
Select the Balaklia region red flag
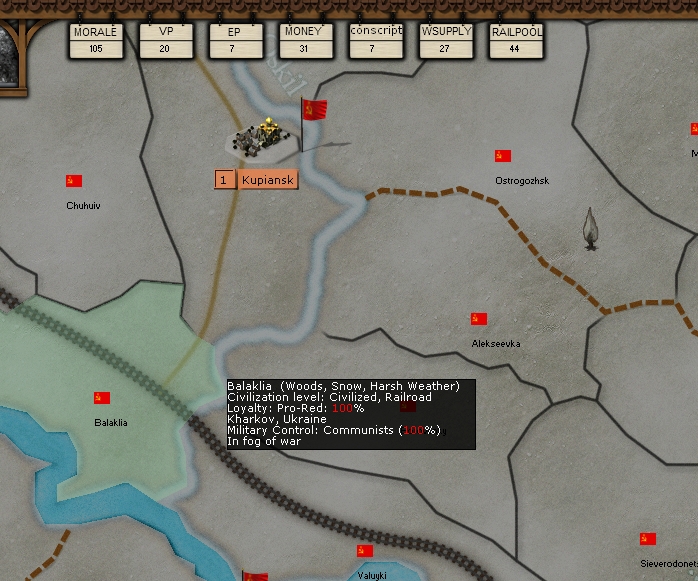pyautogui.click(x=102, y=398)
